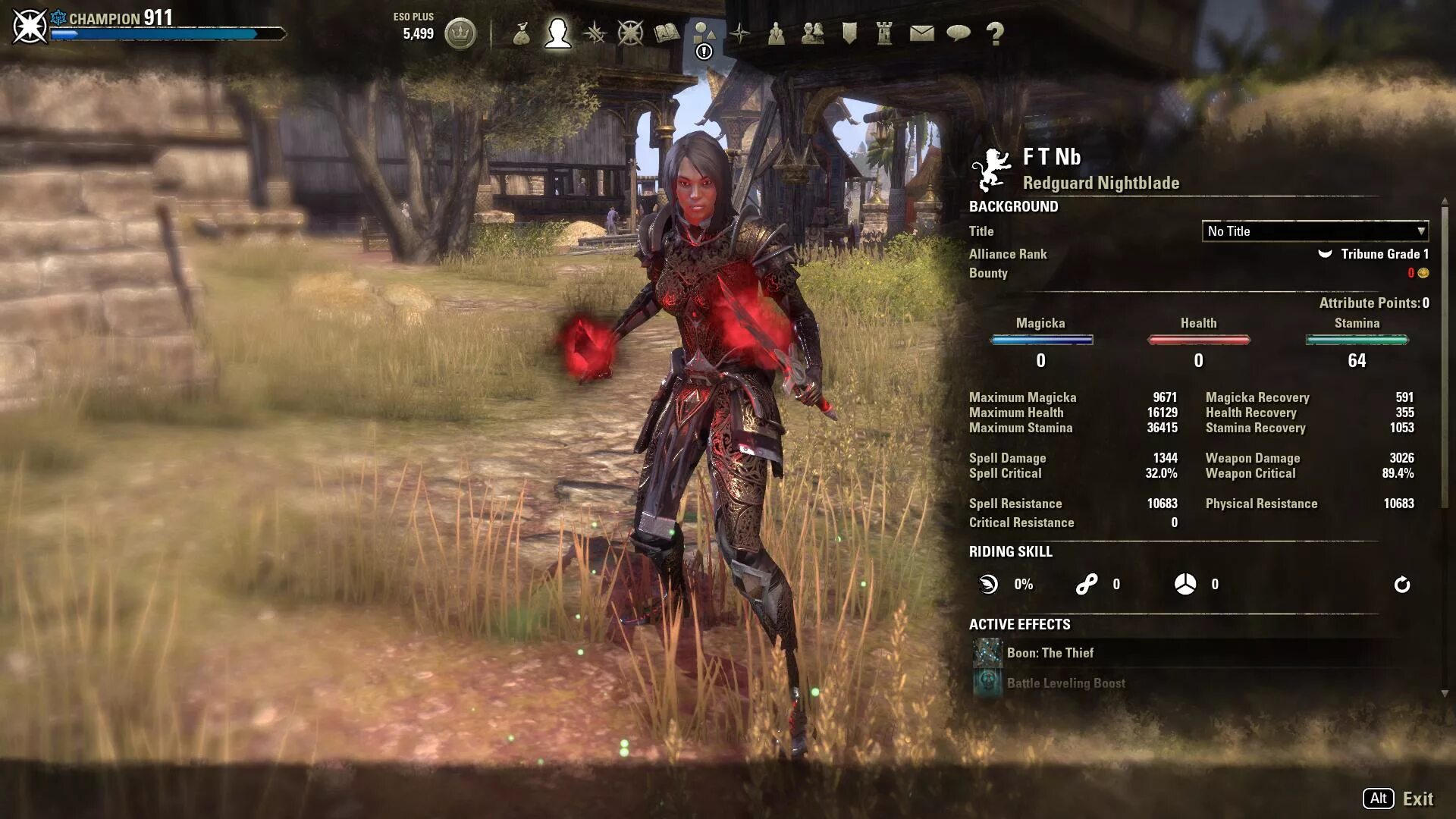
Task: Select the character silhouette menu icon
Action: [557, 33]
